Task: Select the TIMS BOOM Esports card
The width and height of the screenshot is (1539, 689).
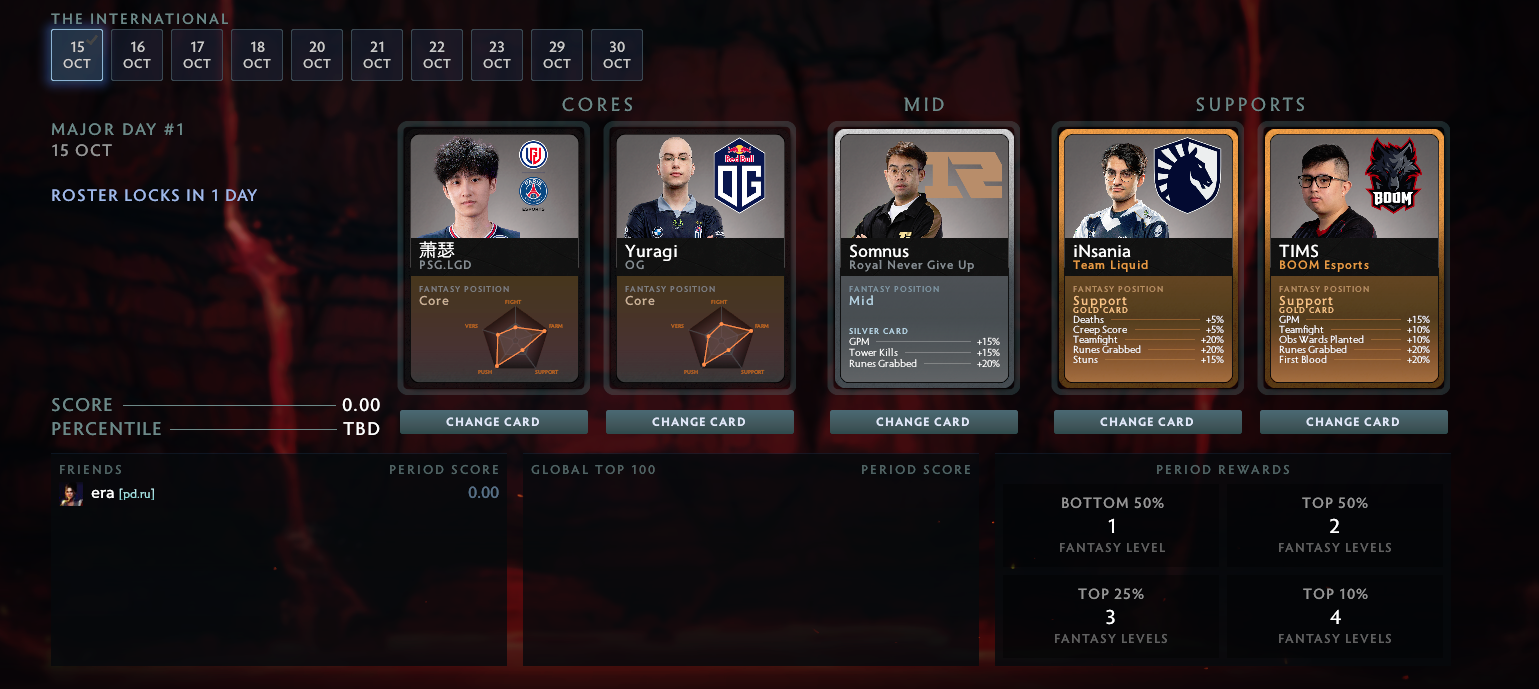Action: click(1354, 258)
